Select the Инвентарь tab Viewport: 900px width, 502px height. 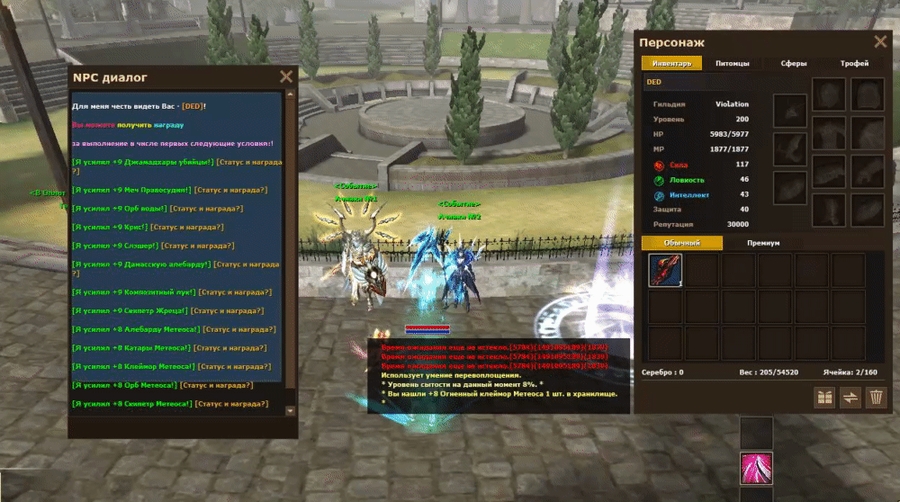click(672, 63)
